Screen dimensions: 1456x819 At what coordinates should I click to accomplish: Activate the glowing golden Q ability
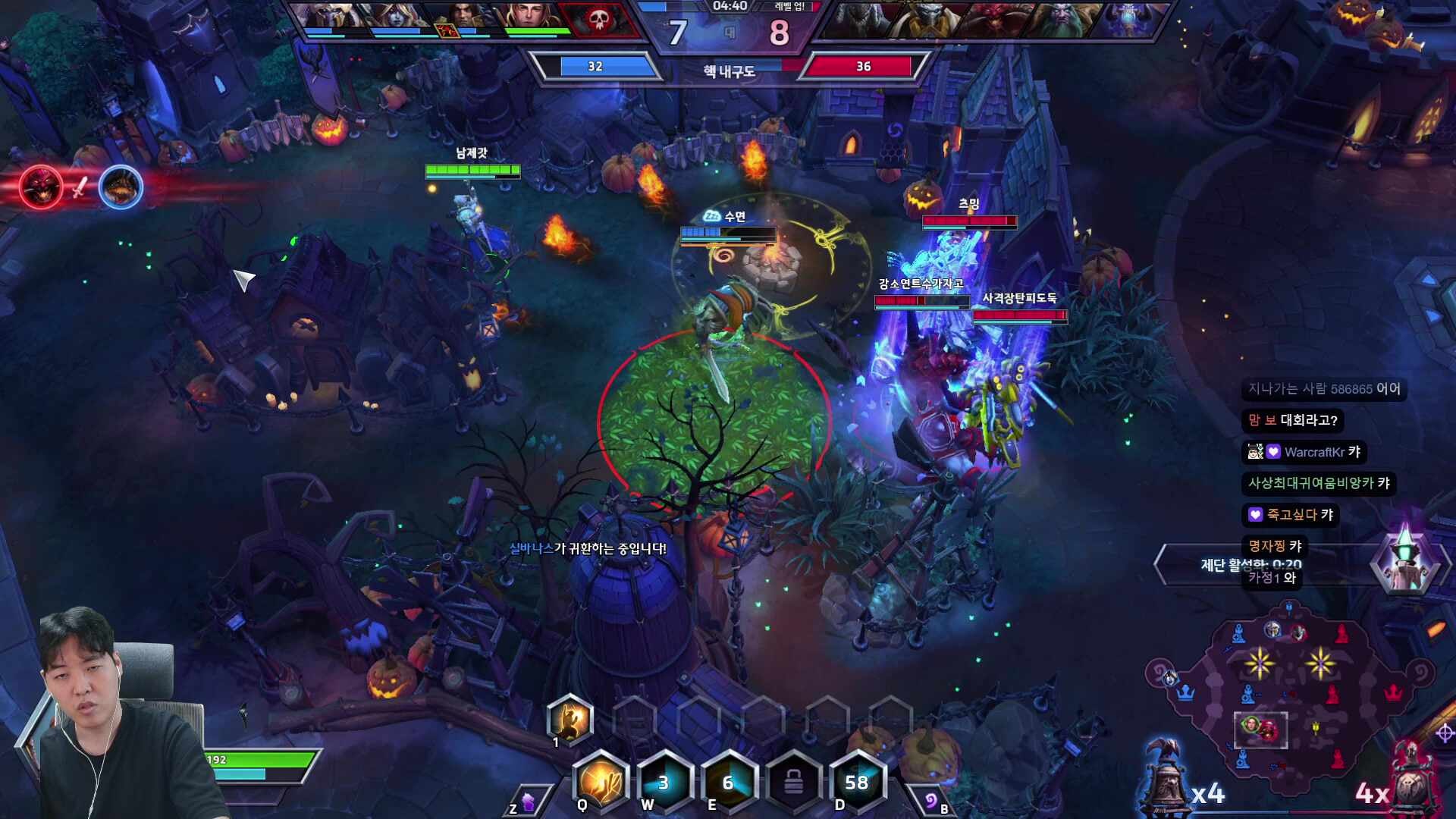click(x=601, y=781)
